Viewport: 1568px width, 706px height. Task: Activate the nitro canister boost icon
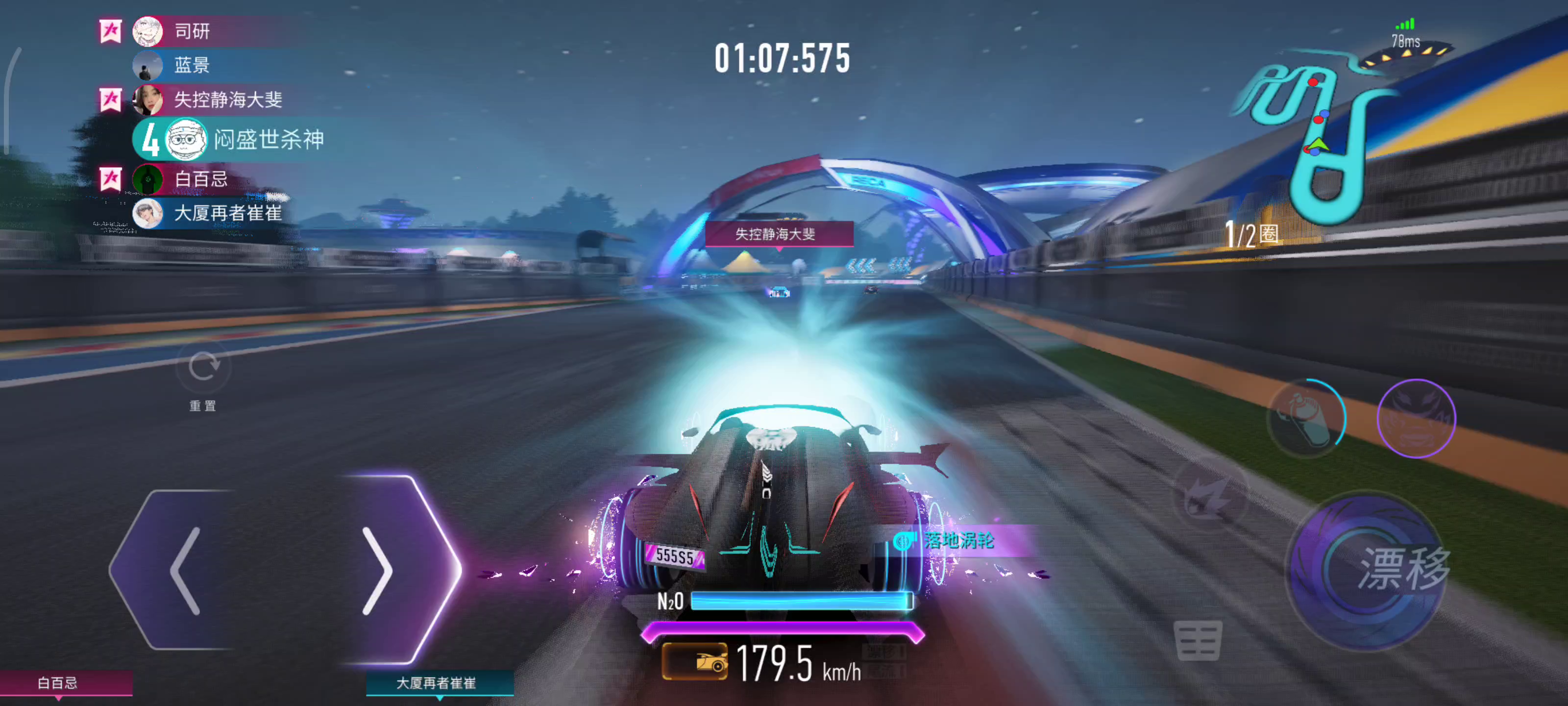[x=1306, y=418]
